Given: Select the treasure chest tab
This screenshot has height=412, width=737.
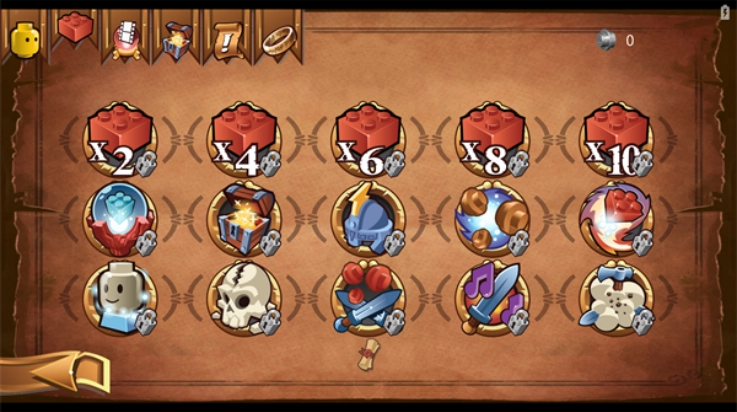Looking at the screenshot, I should (x=177, y=38).
